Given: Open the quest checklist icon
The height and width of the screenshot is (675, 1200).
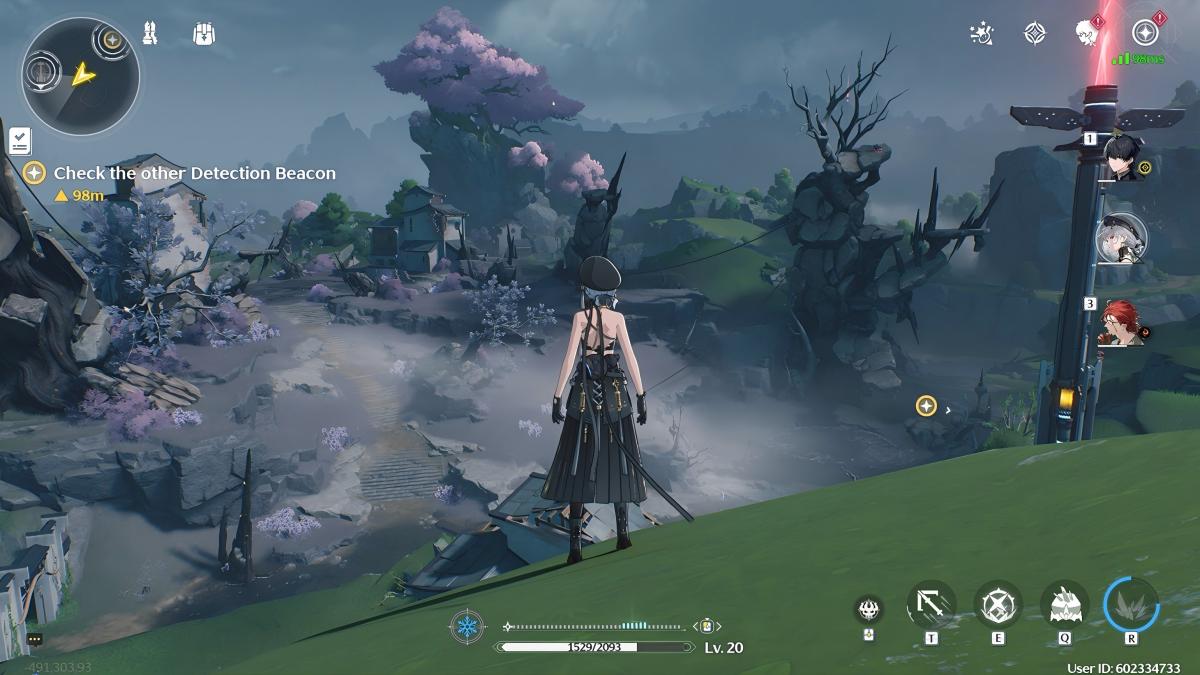Looking at the screenshot, I should coord(19,140).
